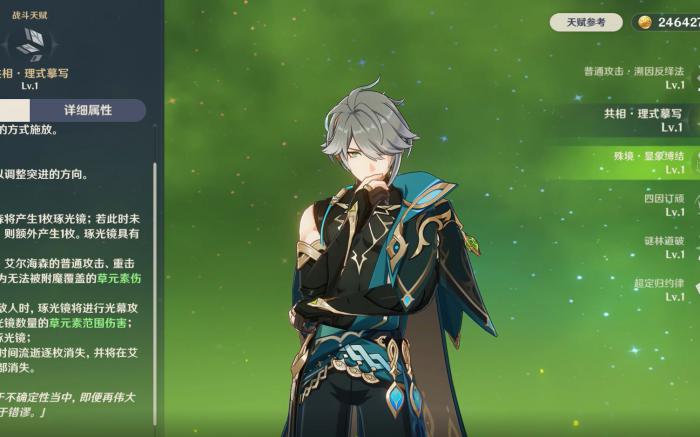Open the 天赋参考 talent reference button

coord(586,22)
